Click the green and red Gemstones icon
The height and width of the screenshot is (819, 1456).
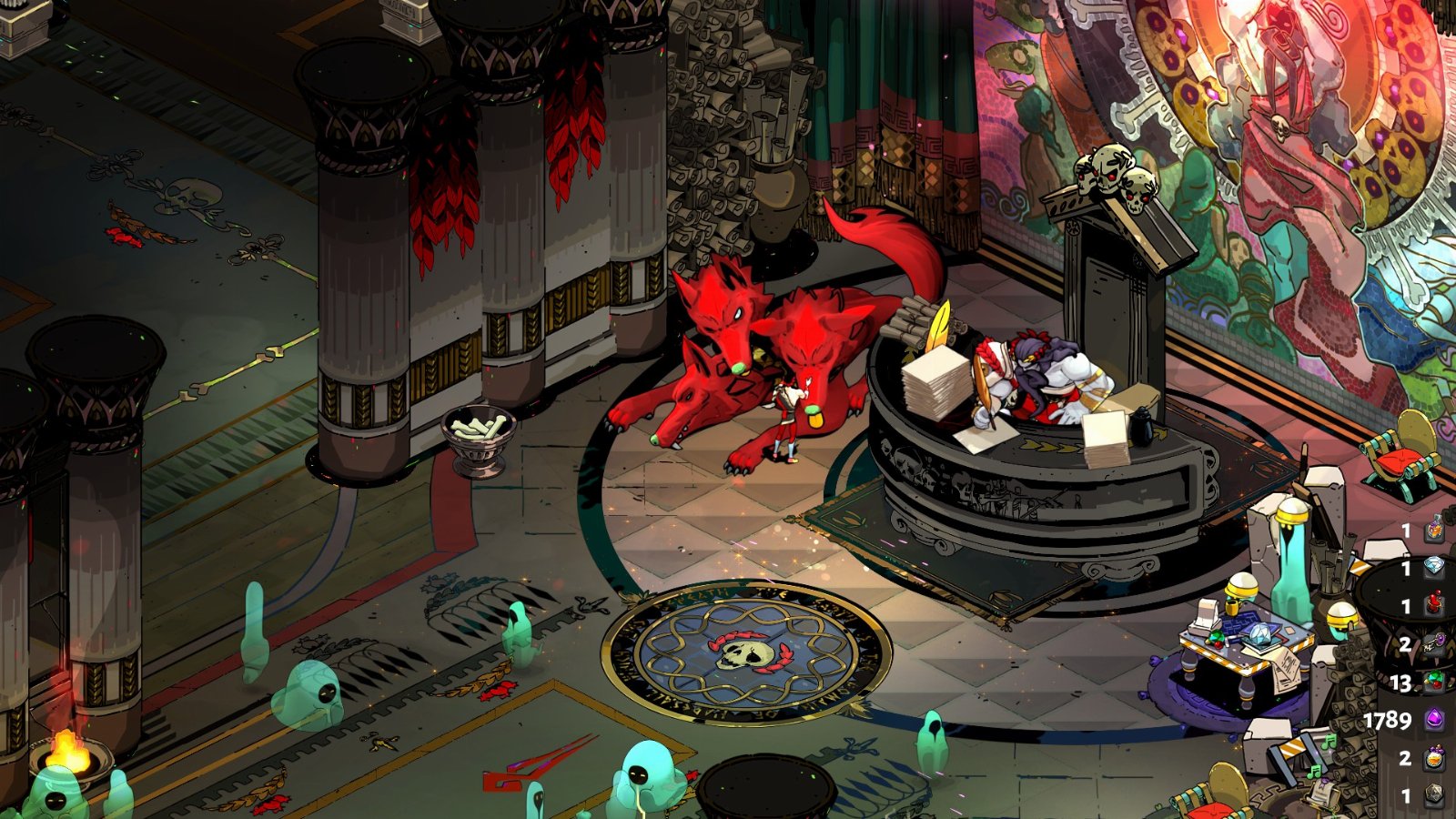coord(1434,682)
